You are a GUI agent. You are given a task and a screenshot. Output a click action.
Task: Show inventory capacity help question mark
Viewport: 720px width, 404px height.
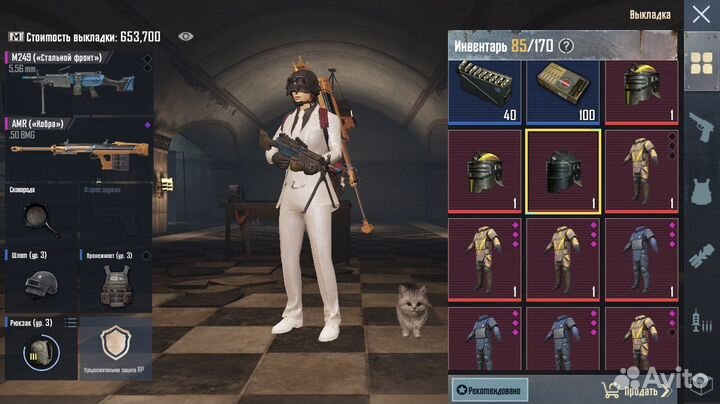(x=567, y=45)
